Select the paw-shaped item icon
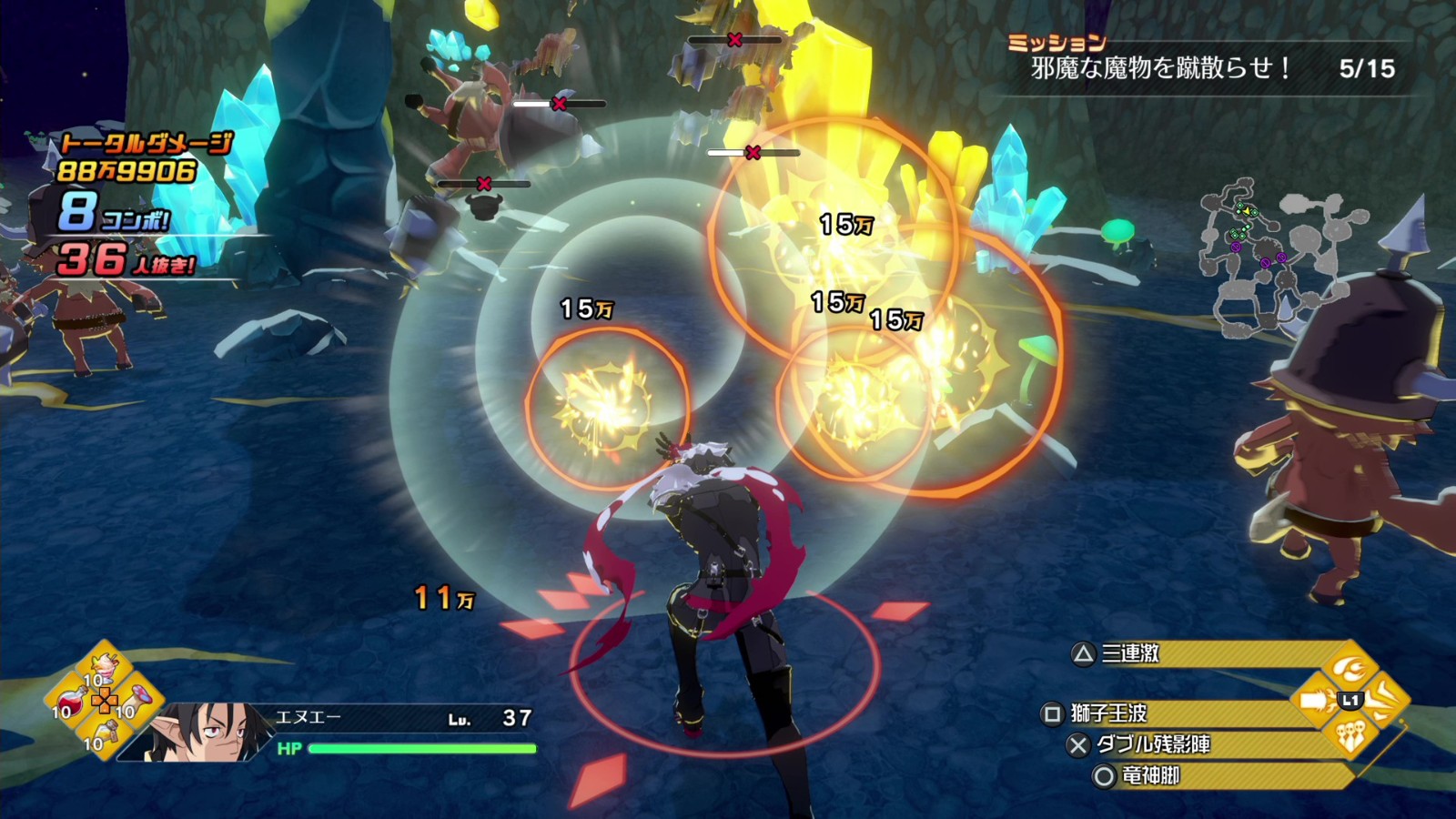The image size is (1456, 819). click(x=138, y=698)
